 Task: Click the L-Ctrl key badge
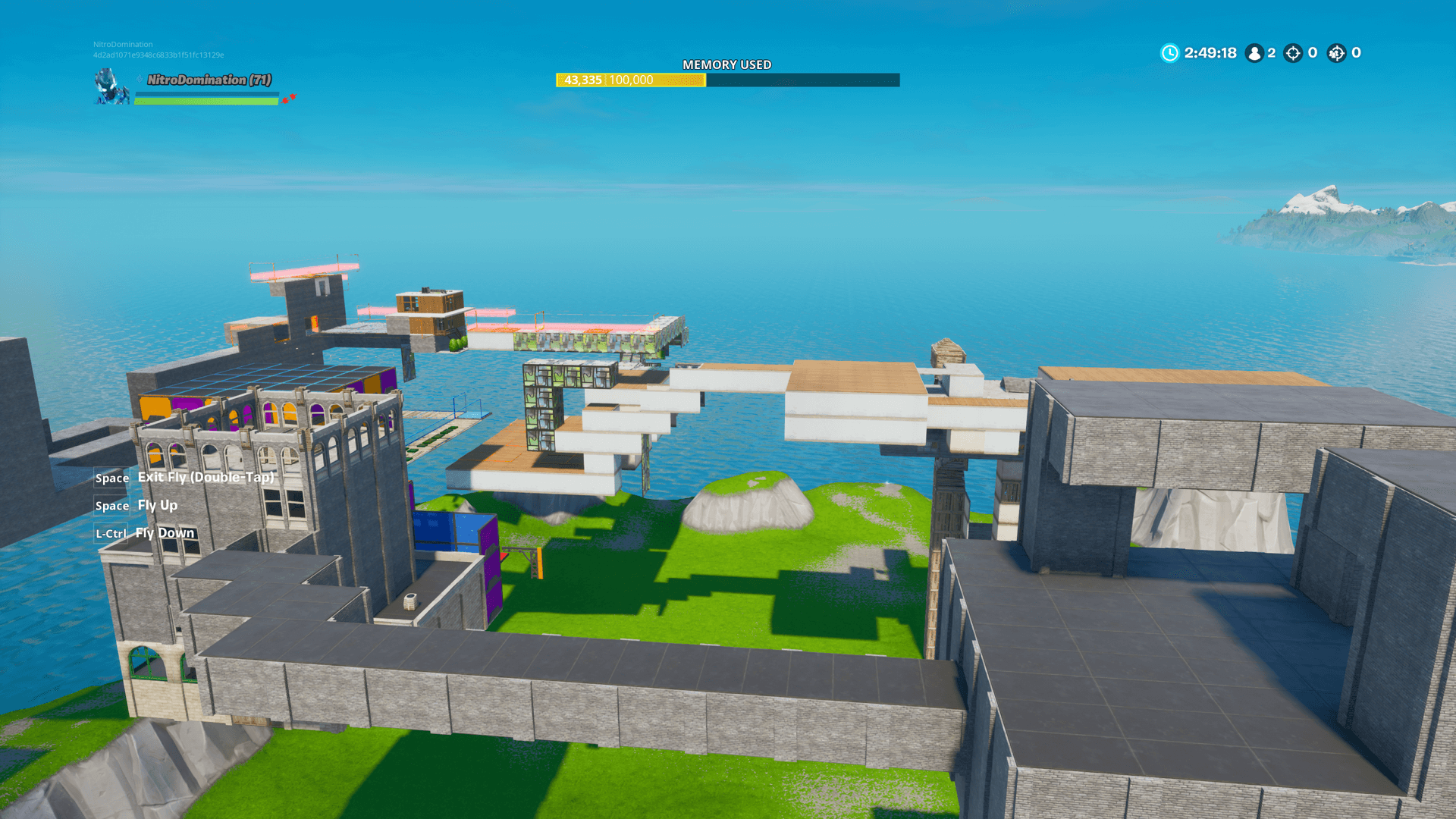click(111, 533)
